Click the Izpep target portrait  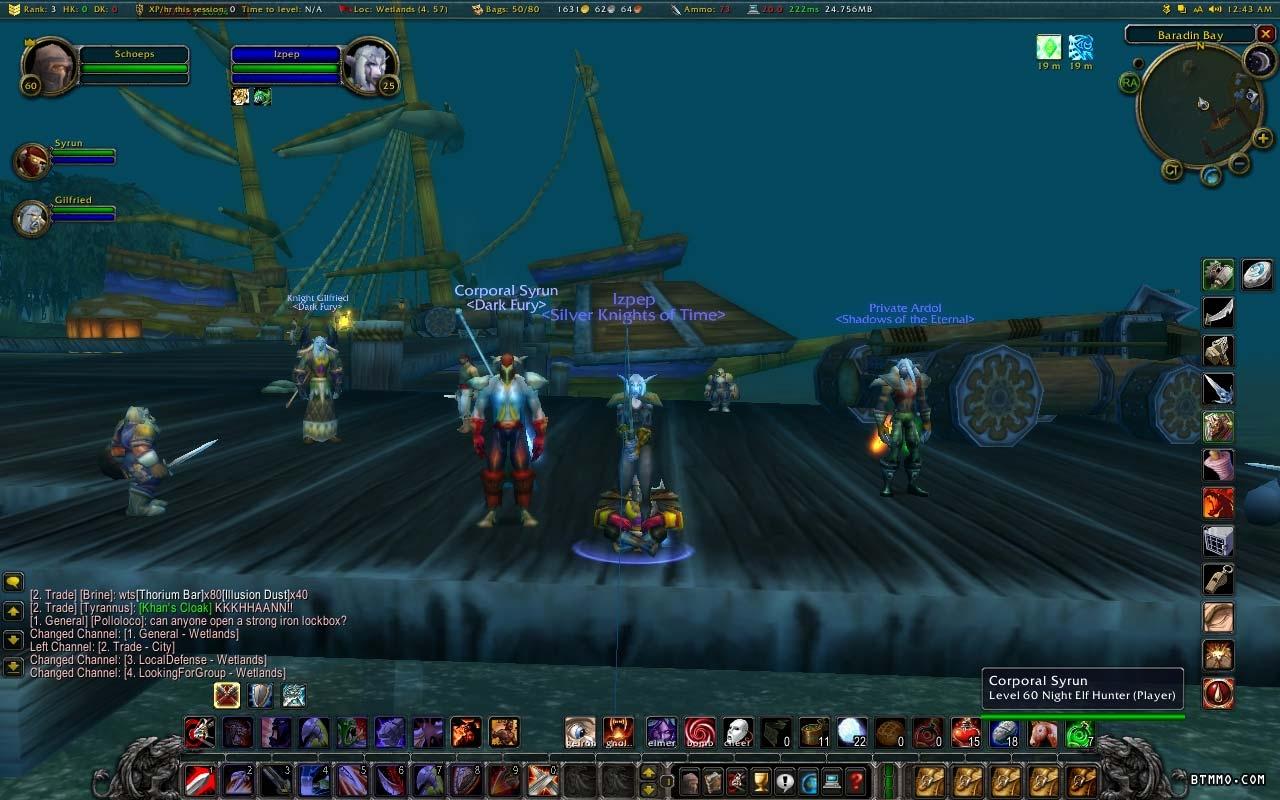(x=369, y=64)
